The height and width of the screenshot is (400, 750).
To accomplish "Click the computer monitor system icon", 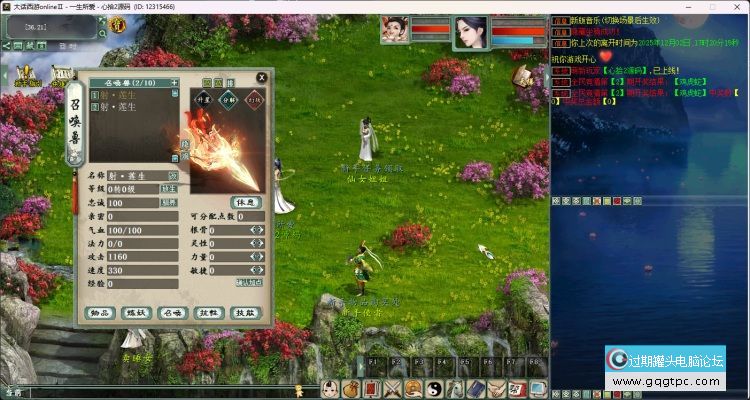I will tap(538, 389).
